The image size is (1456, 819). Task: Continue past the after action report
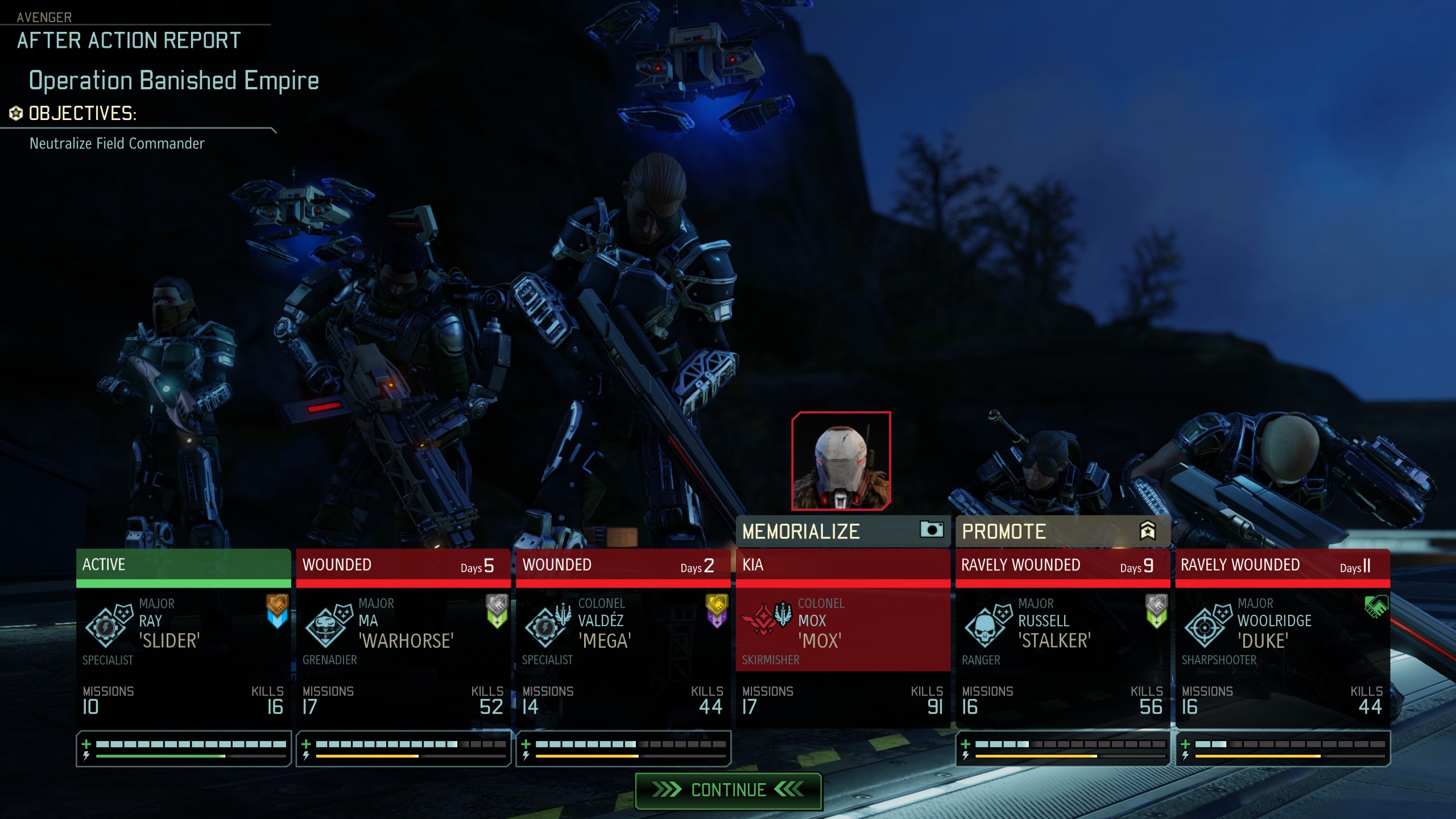(728, 790)
